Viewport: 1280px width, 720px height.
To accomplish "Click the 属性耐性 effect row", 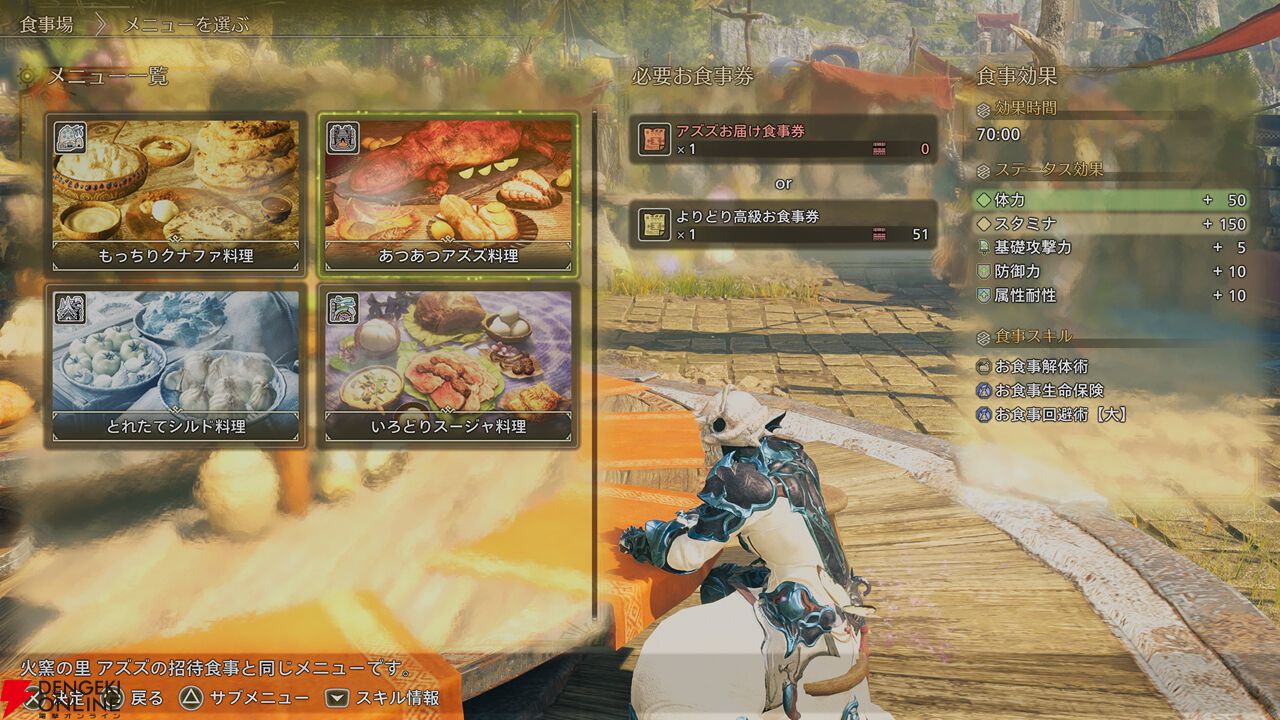I will pyautogui.click(x=1110, y=296).
